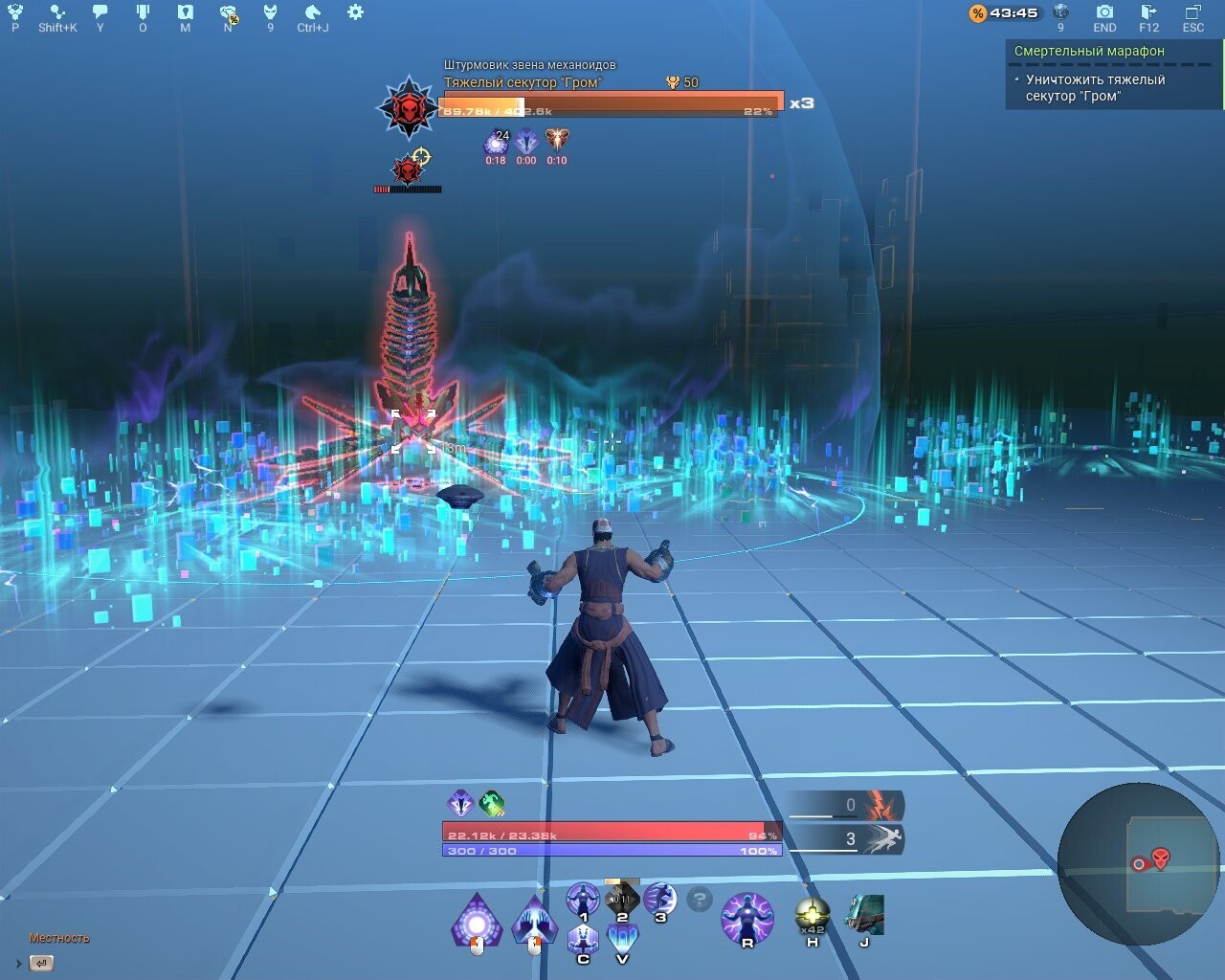Activate the lightning figure ultimate ability R
The image size is (1225, 980).
point(746,918)
